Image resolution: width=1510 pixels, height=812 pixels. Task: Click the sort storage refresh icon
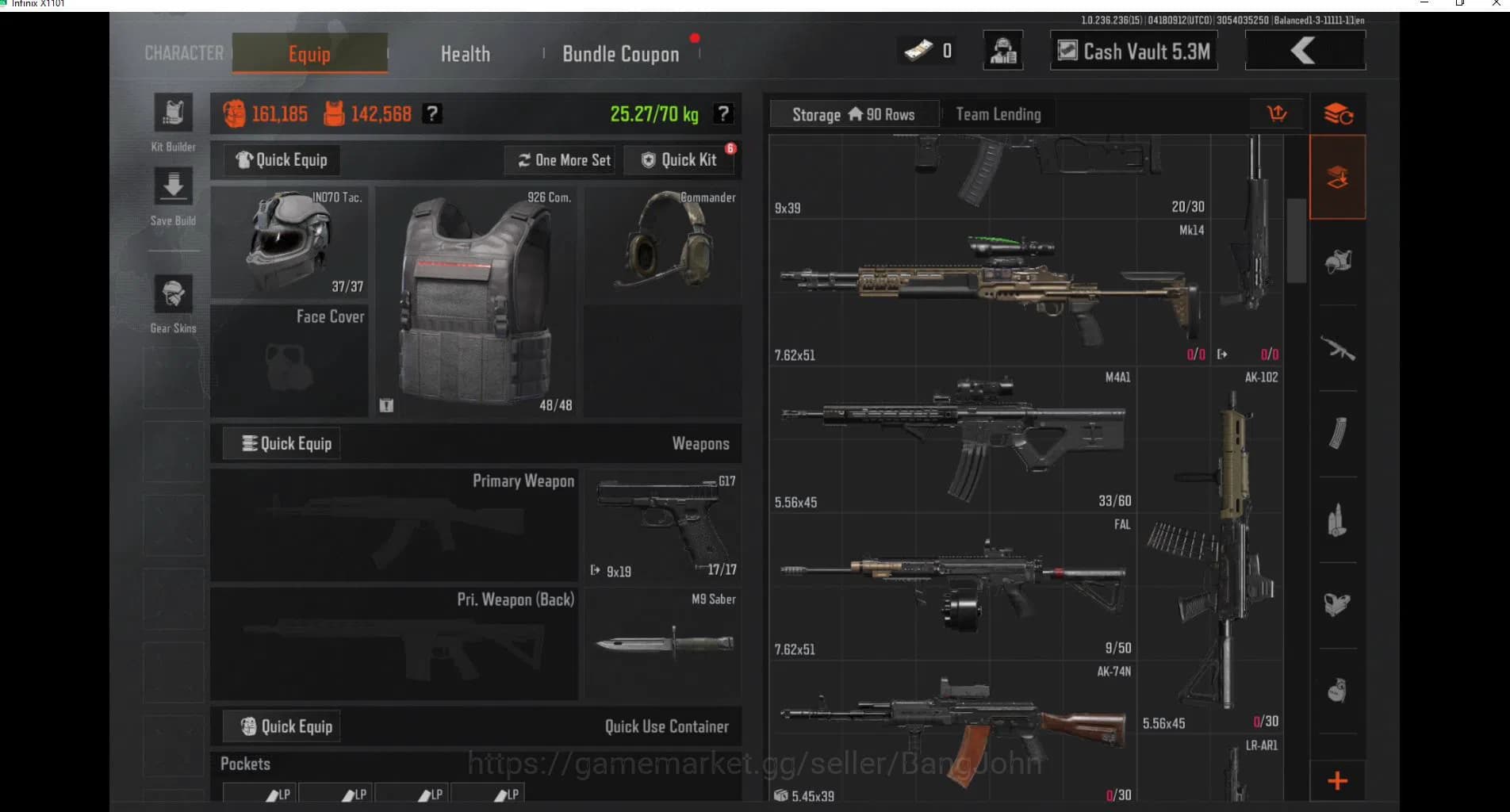1339,113
